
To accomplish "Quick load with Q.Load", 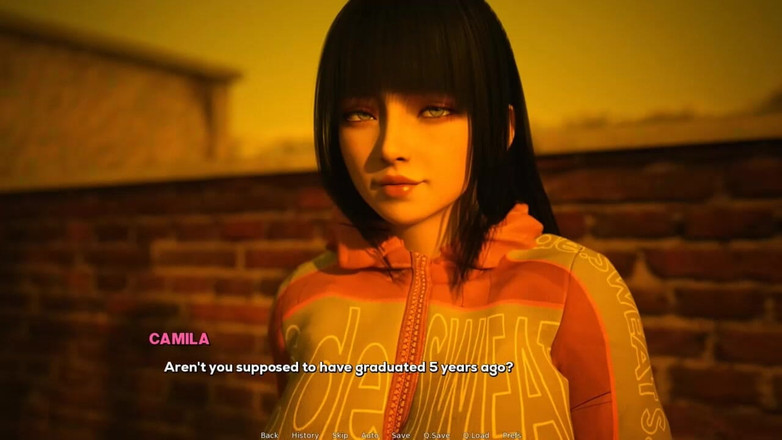I will tap(476, 435).
